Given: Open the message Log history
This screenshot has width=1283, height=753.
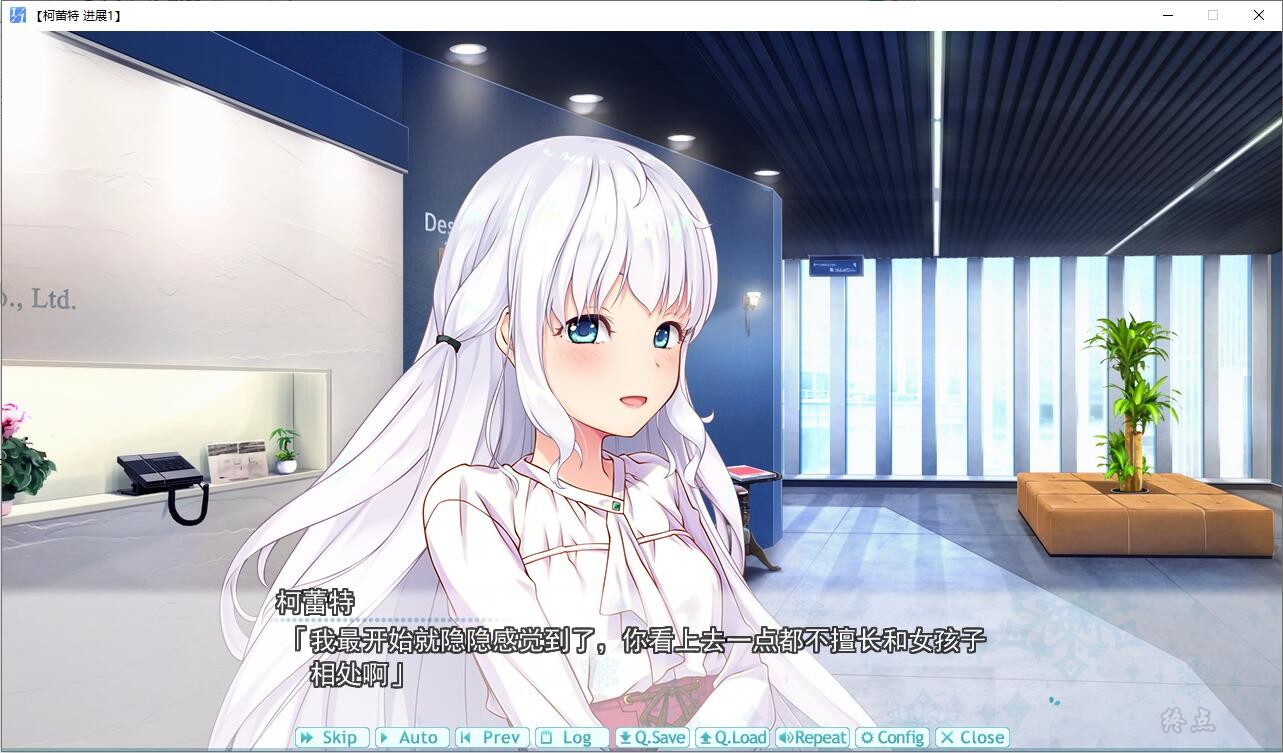Looking at the screenshot, I should pyautogui.click(x=570, y=737).
